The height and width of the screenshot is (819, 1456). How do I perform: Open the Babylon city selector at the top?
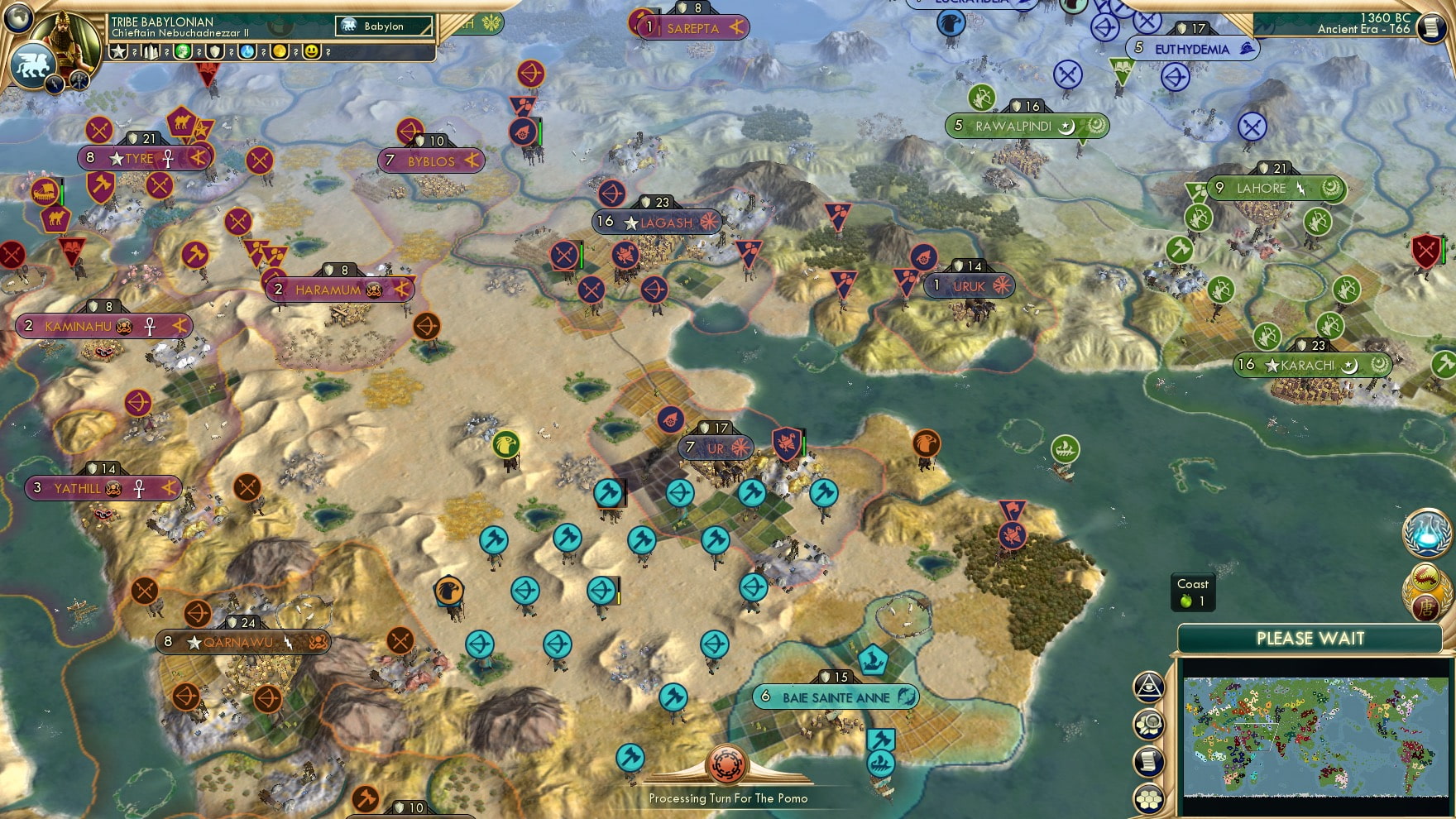click(x=384, y=26)
